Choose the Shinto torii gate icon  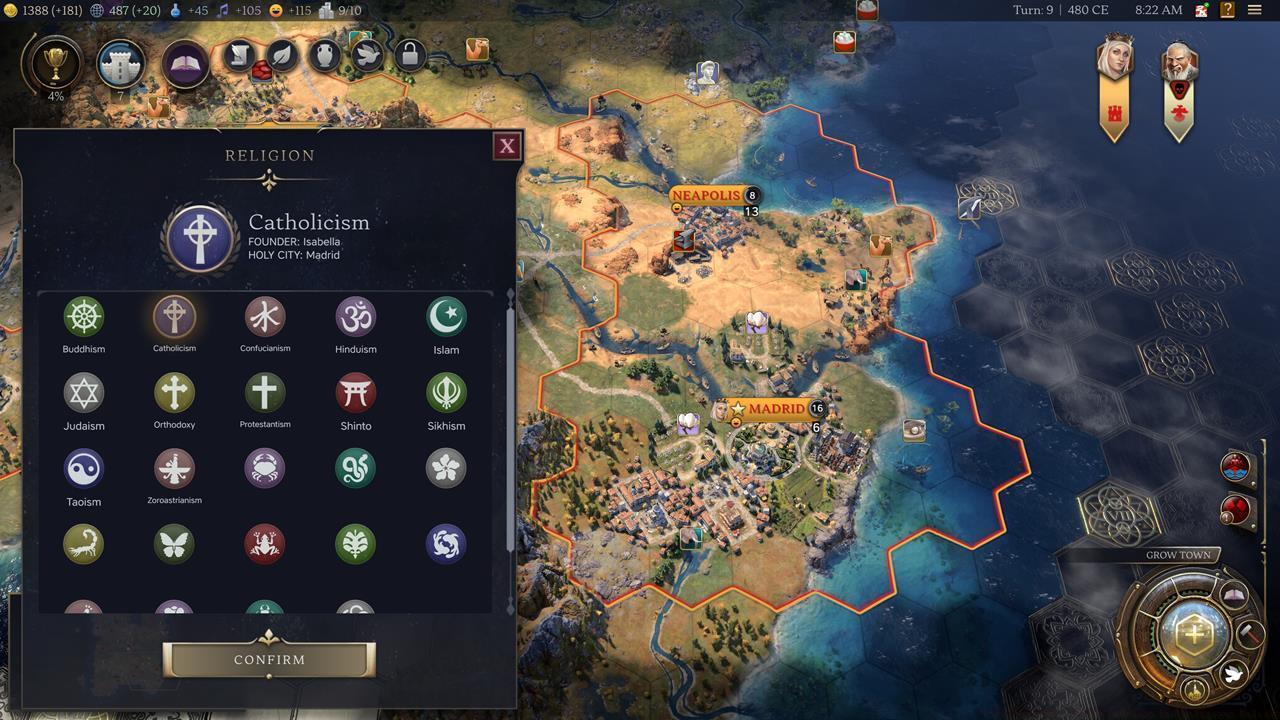tap(355, 393)
